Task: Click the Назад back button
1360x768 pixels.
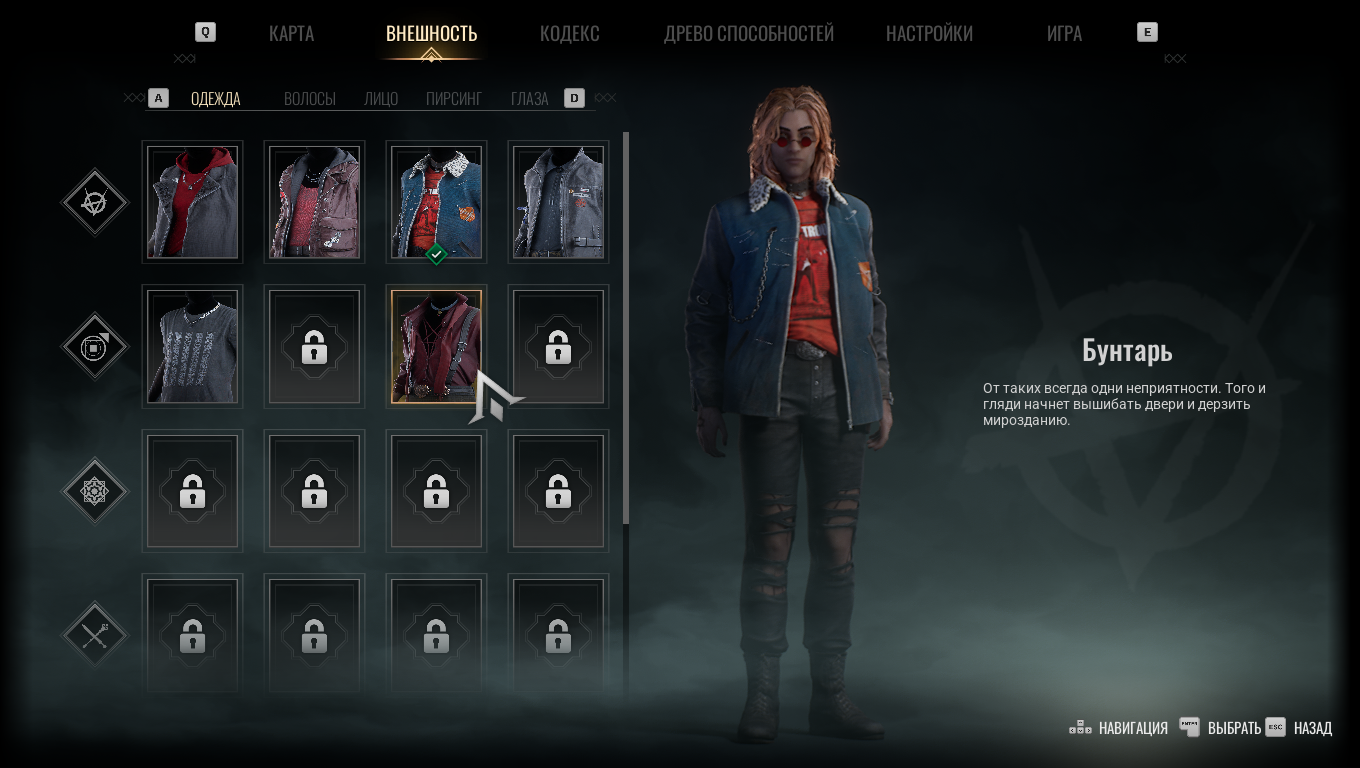Action: [1300, 728]
